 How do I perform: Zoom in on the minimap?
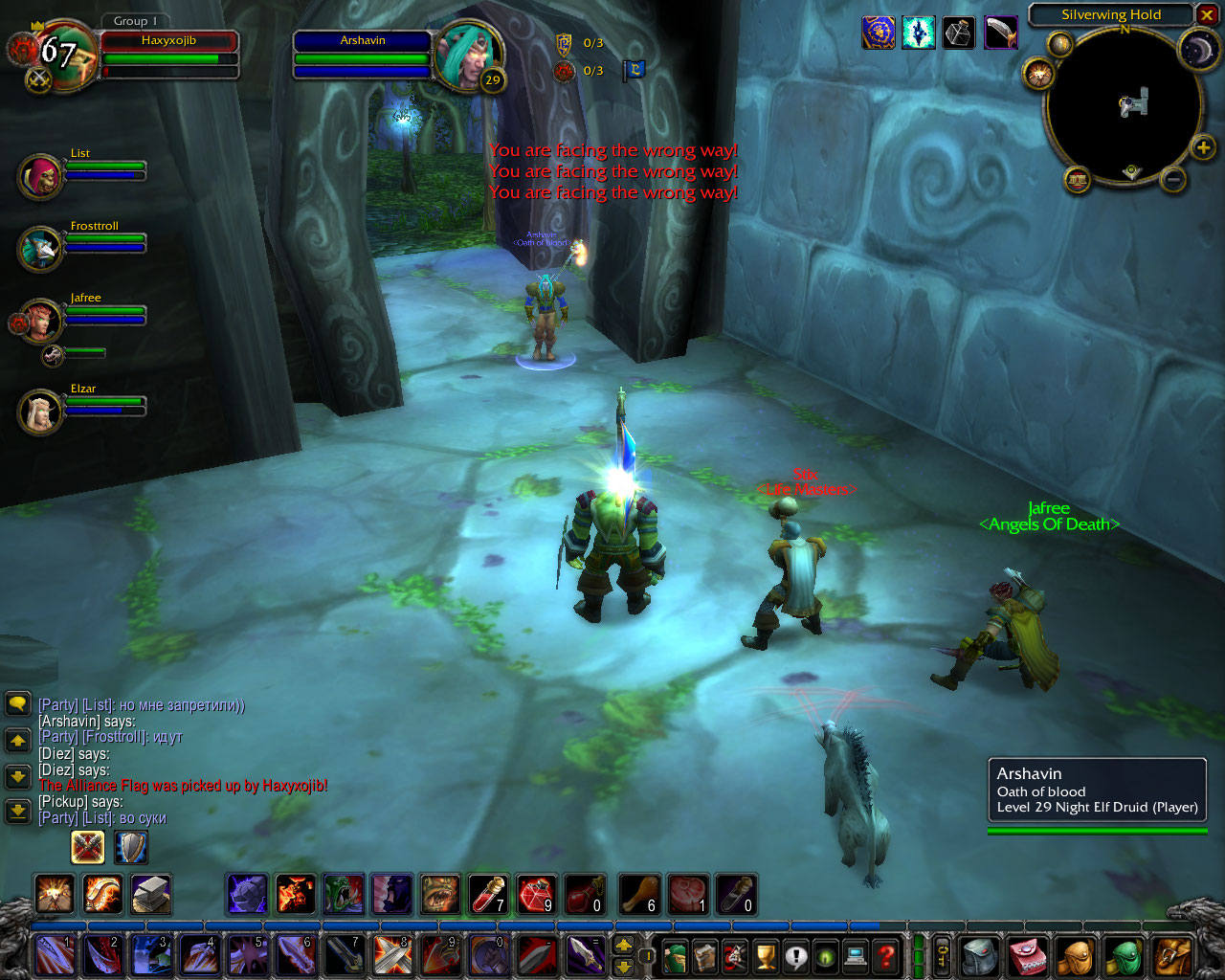1203,147
